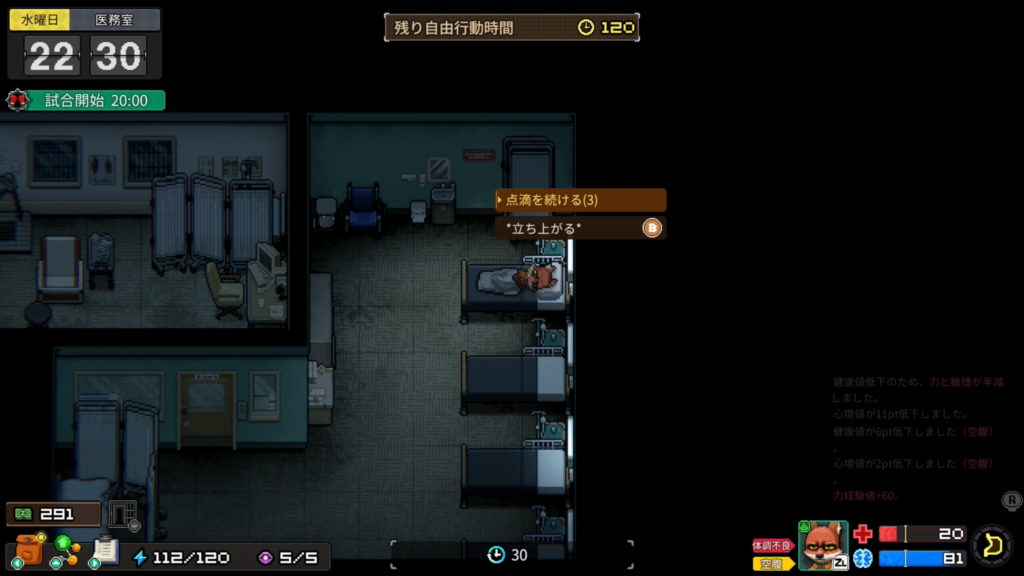Image resolution: width=1024 pixels, height=576 pixels.
Task: Select the 体調不良 status tag
Action: pos(772,545)
